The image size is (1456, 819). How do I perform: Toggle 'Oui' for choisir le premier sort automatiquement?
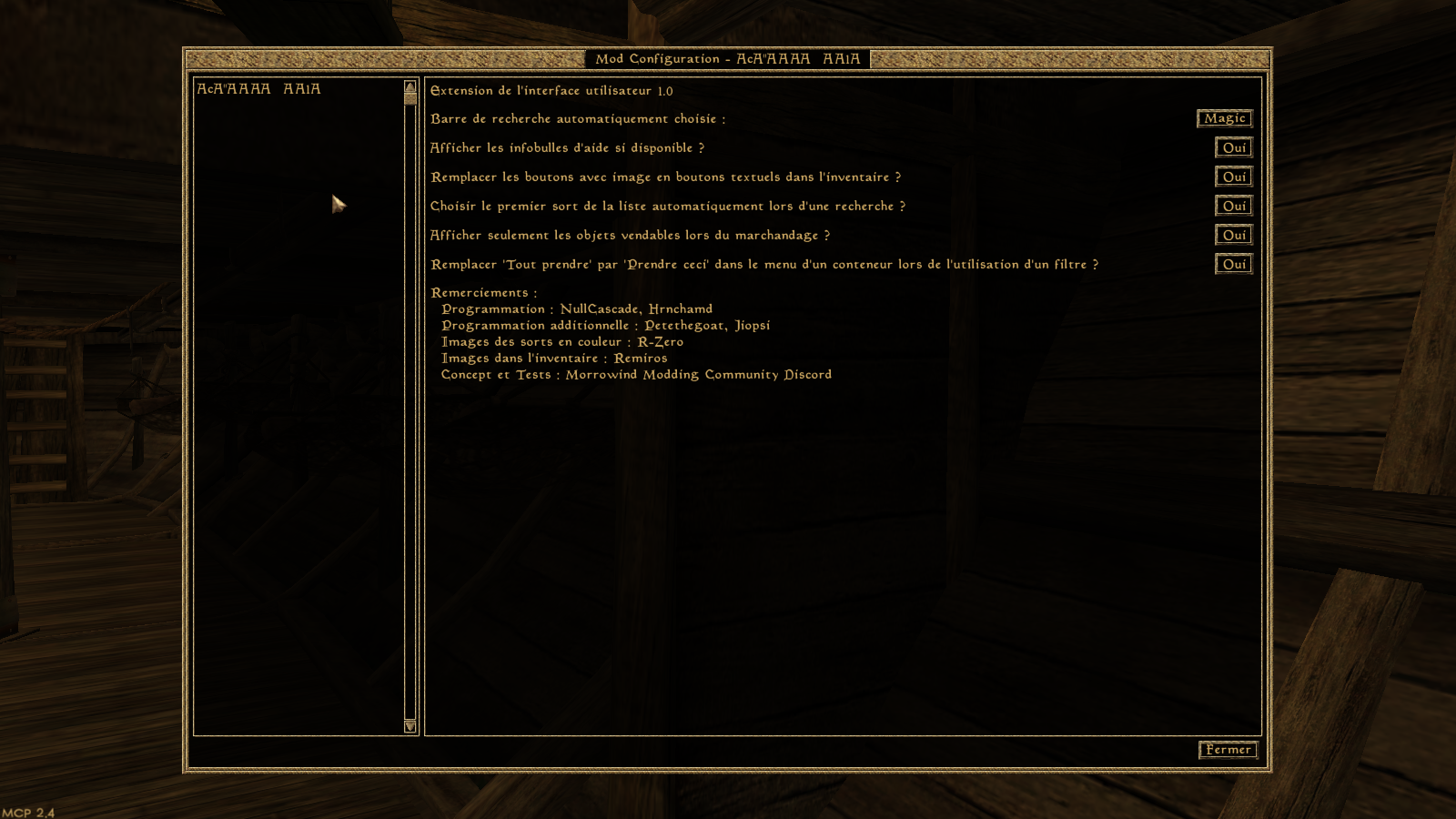pyautogui.click(x=1233, y=206)
